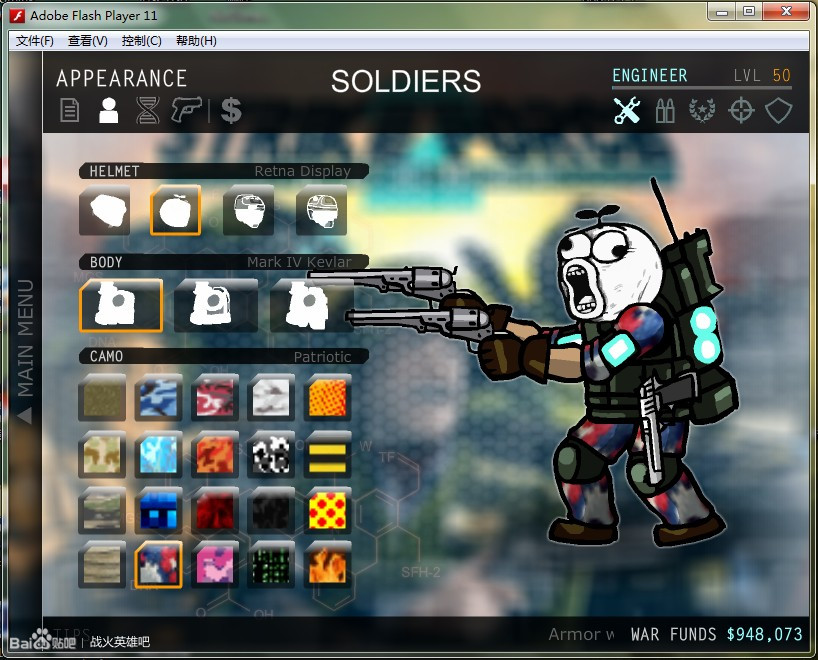818x660 pixels.
Task: Open the 查看(V) view menu
Action: (x=87, y=41)
